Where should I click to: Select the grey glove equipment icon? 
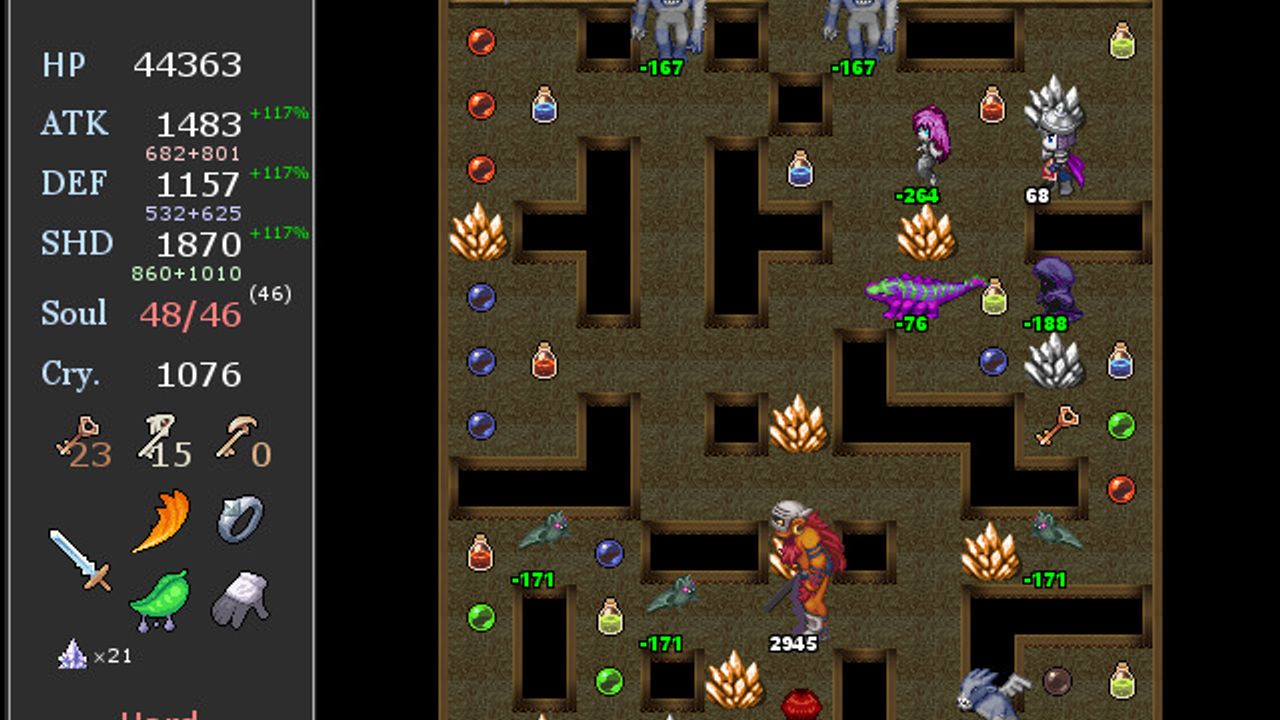240,599
